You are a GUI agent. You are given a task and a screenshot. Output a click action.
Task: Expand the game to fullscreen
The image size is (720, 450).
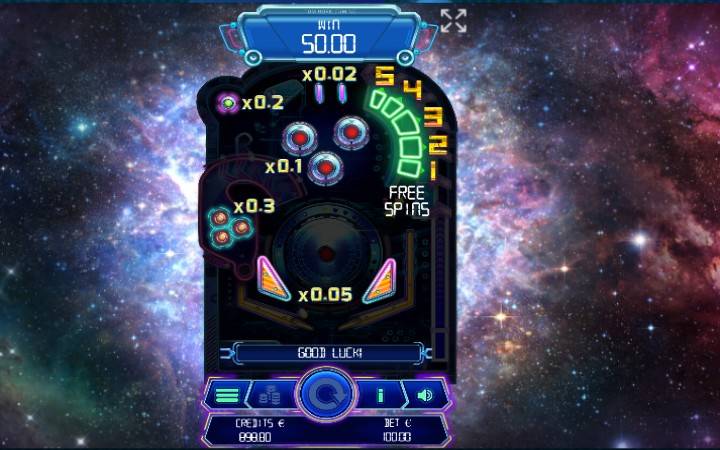[453, 21]
